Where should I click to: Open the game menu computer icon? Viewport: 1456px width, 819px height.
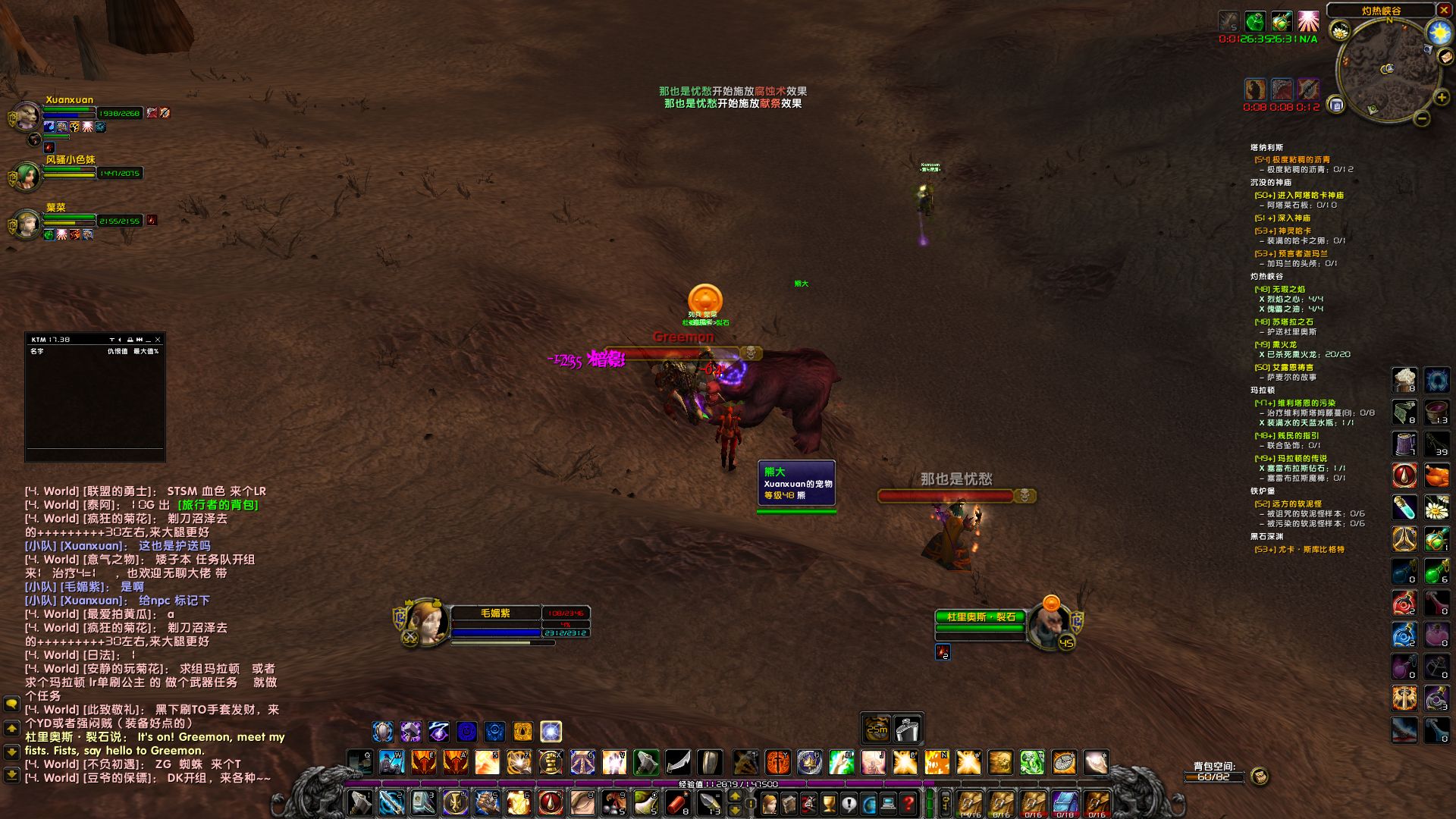[x=888, y=802]
